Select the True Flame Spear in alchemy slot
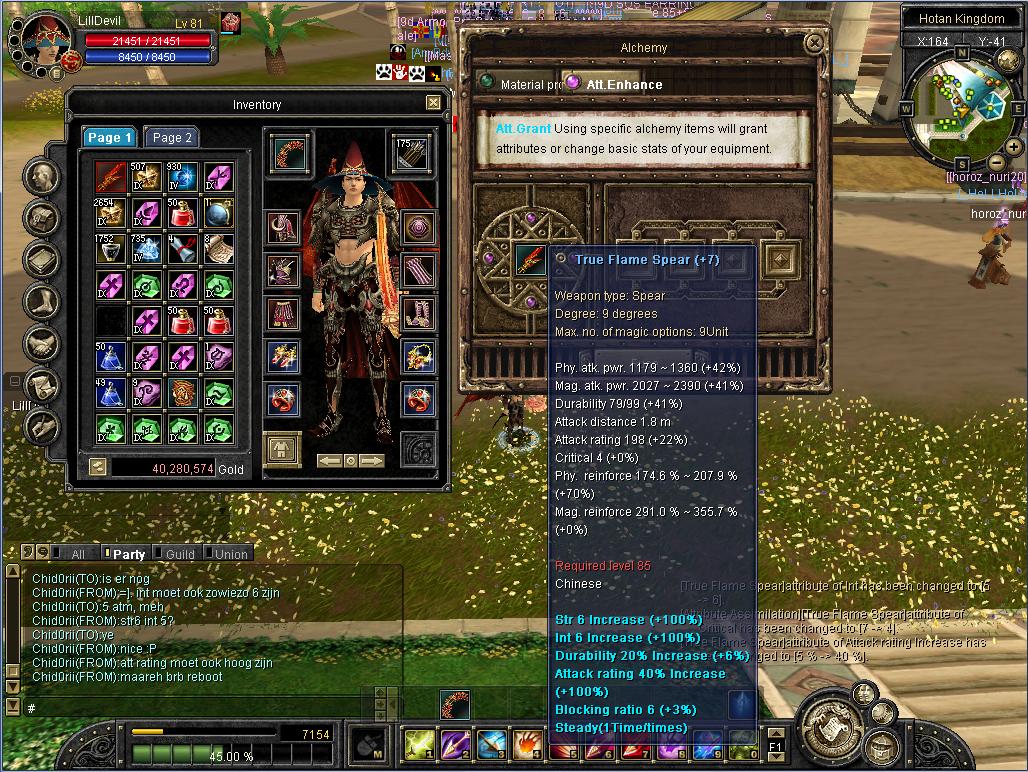 [x=529, y=261]
